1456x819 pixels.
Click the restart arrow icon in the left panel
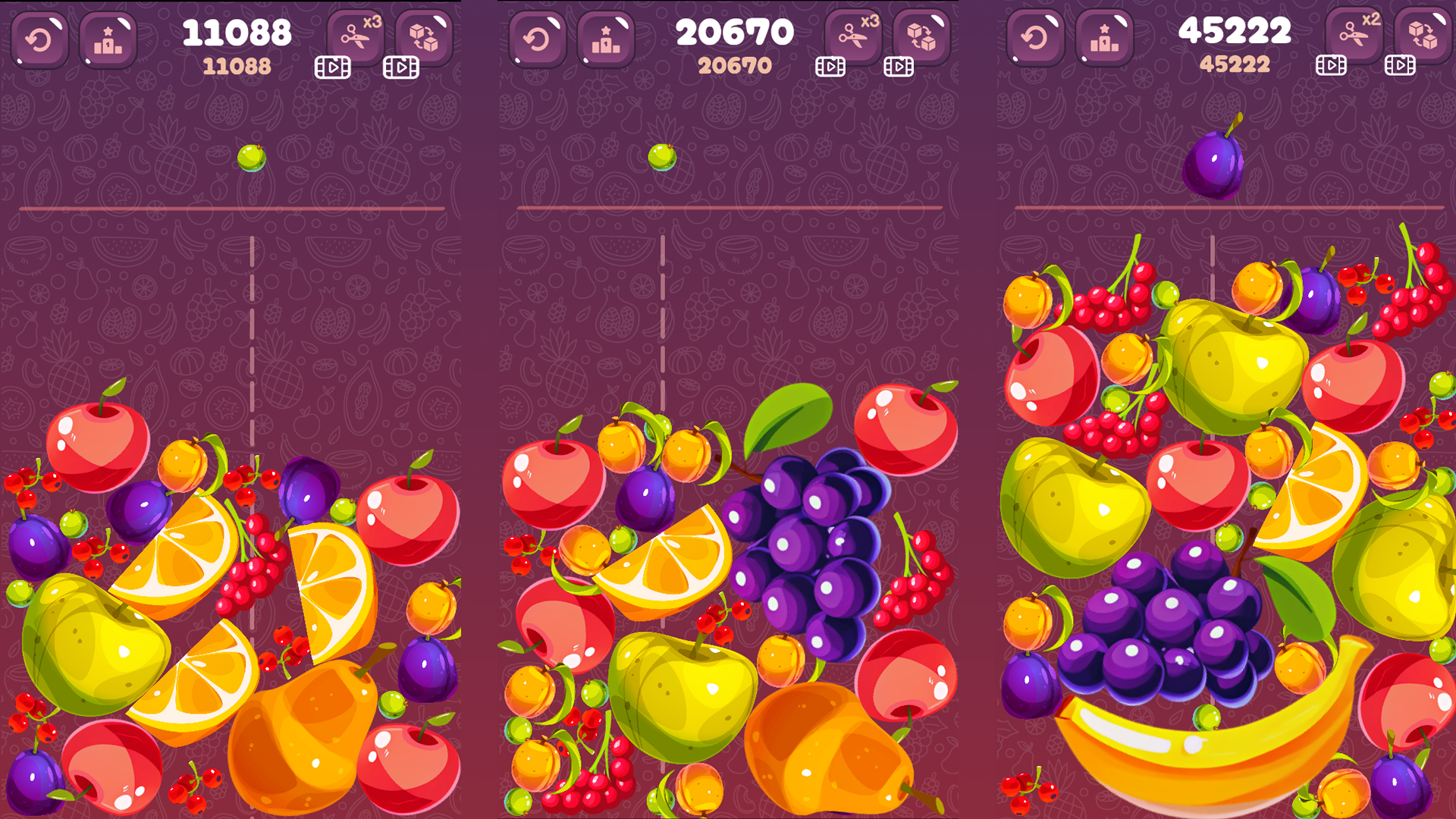pos(39,36)
